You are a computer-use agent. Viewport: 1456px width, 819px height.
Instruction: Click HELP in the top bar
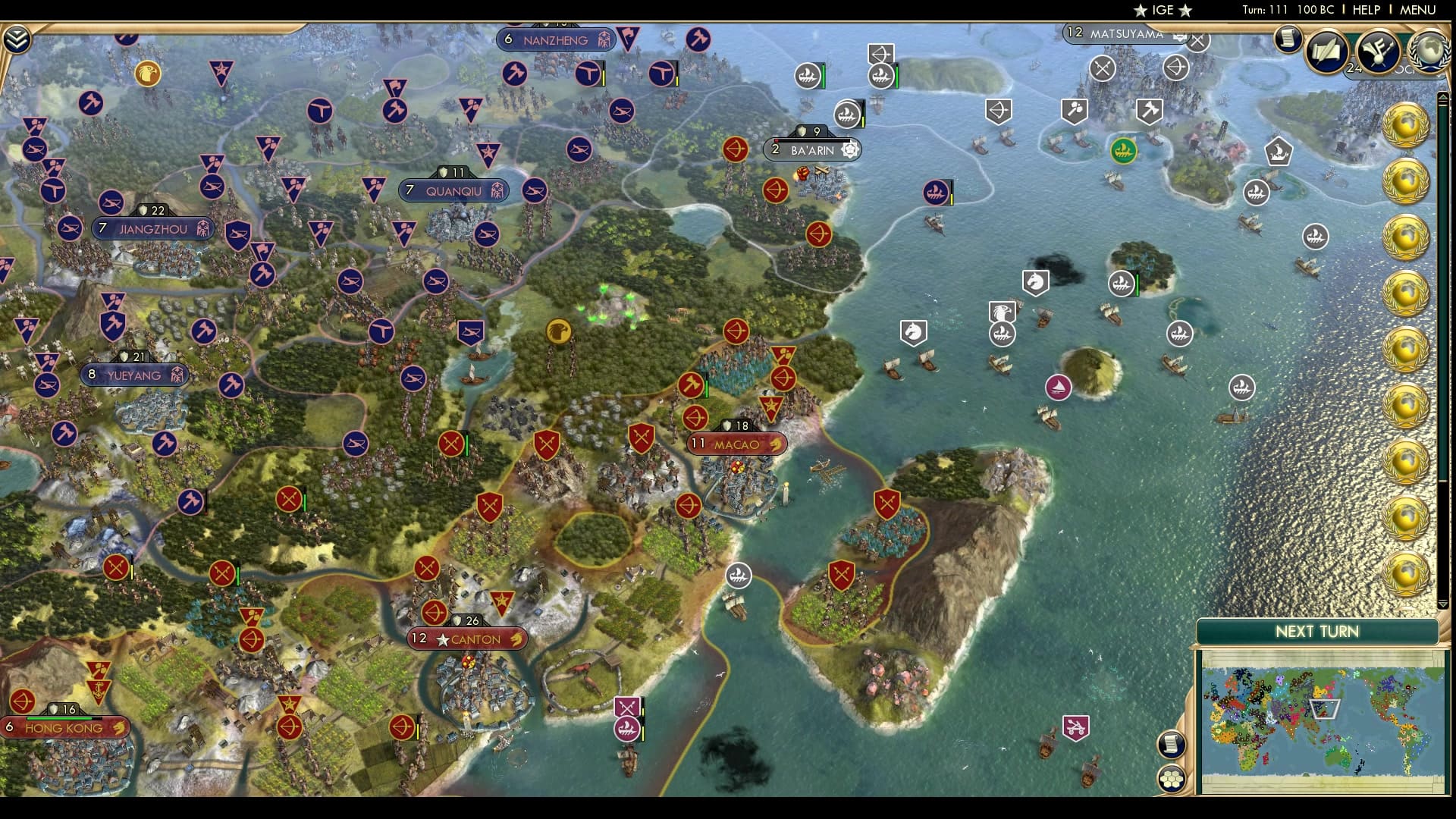coord(1365,10)
